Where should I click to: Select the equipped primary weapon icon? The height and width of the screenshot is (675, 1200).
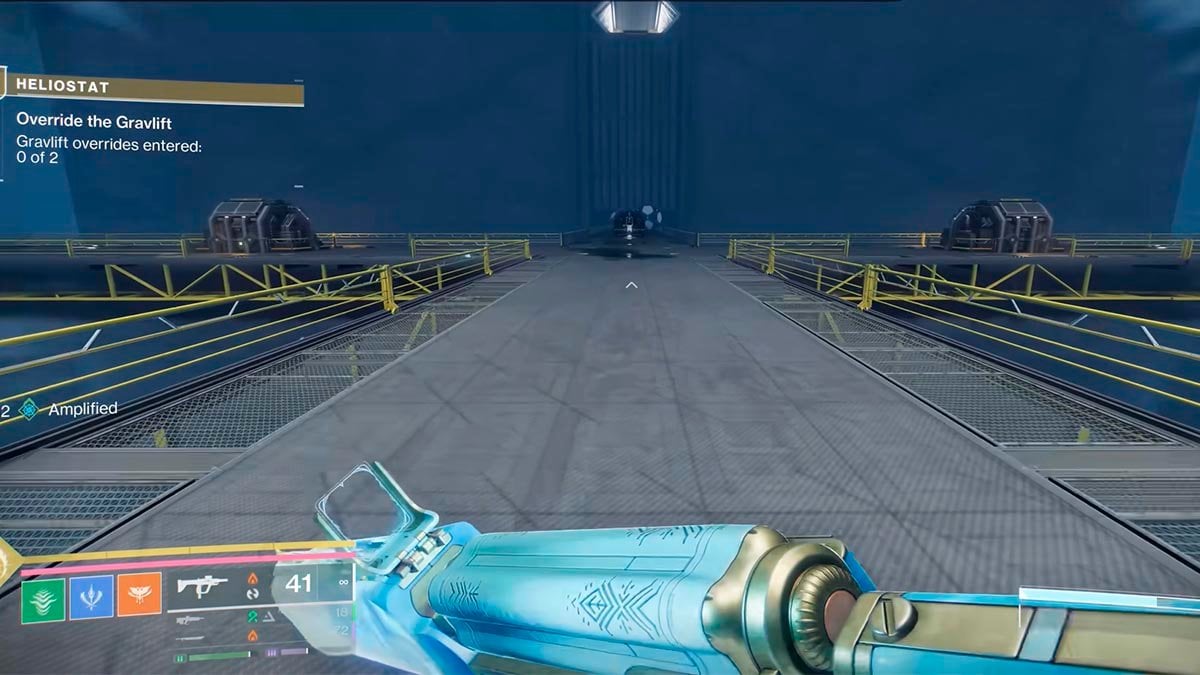coord(202,585)
